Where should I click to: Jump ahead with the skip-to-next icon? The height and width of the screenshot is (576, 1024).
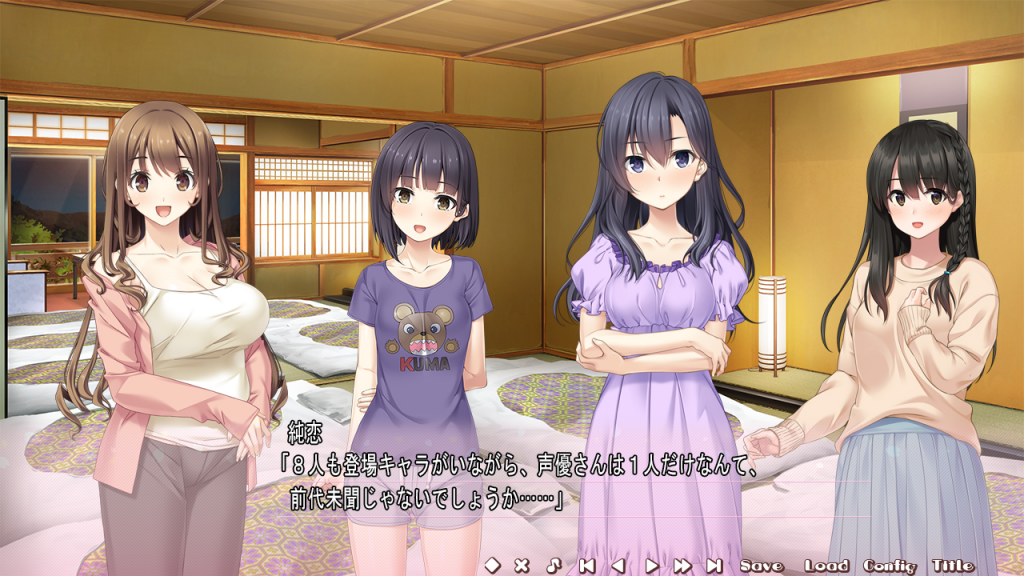(714, 565)
